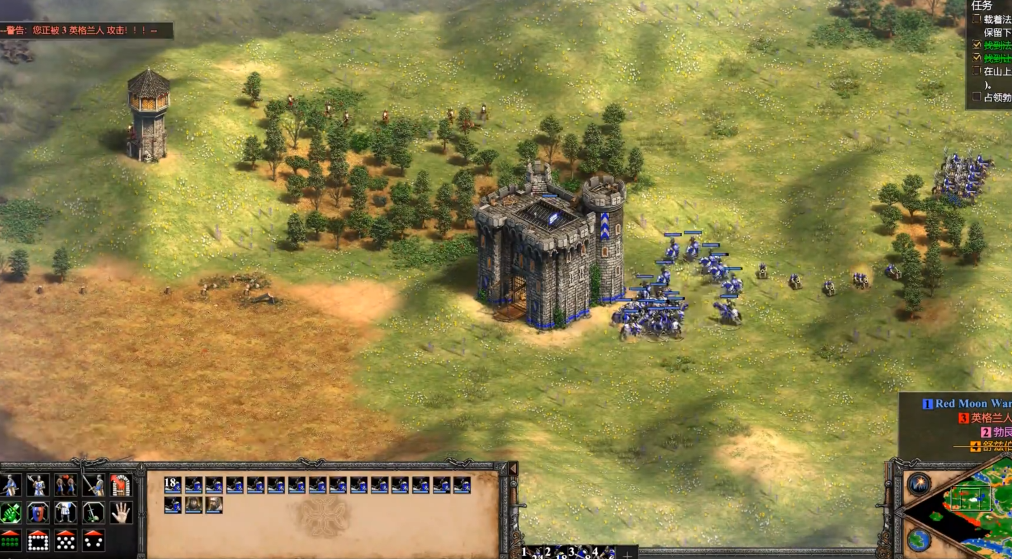
Task: Add a control group with the plus button
Action: [627, 553]
